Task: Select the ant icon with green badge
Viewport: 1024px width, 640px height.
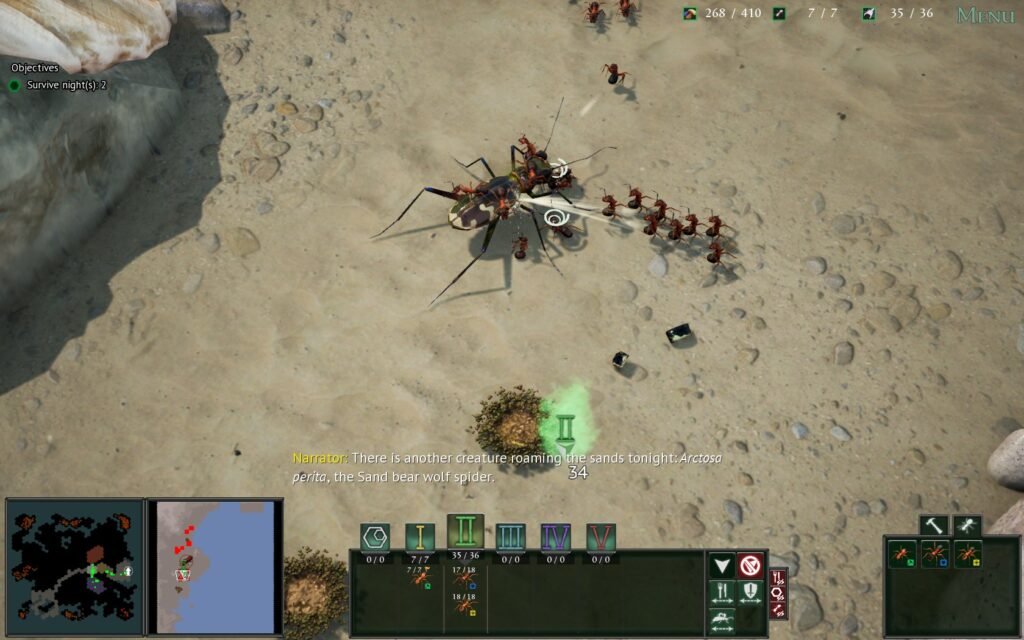Action: click(x=903, y=553)
